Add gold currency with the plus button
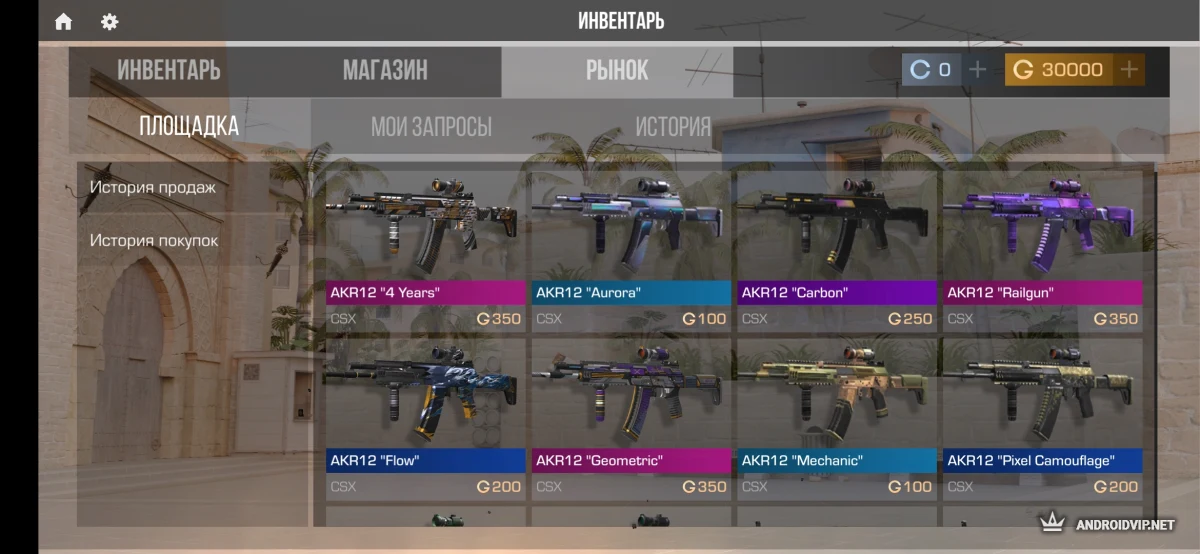This screenshot has width=1200, height=554. tap(1129, 69)
